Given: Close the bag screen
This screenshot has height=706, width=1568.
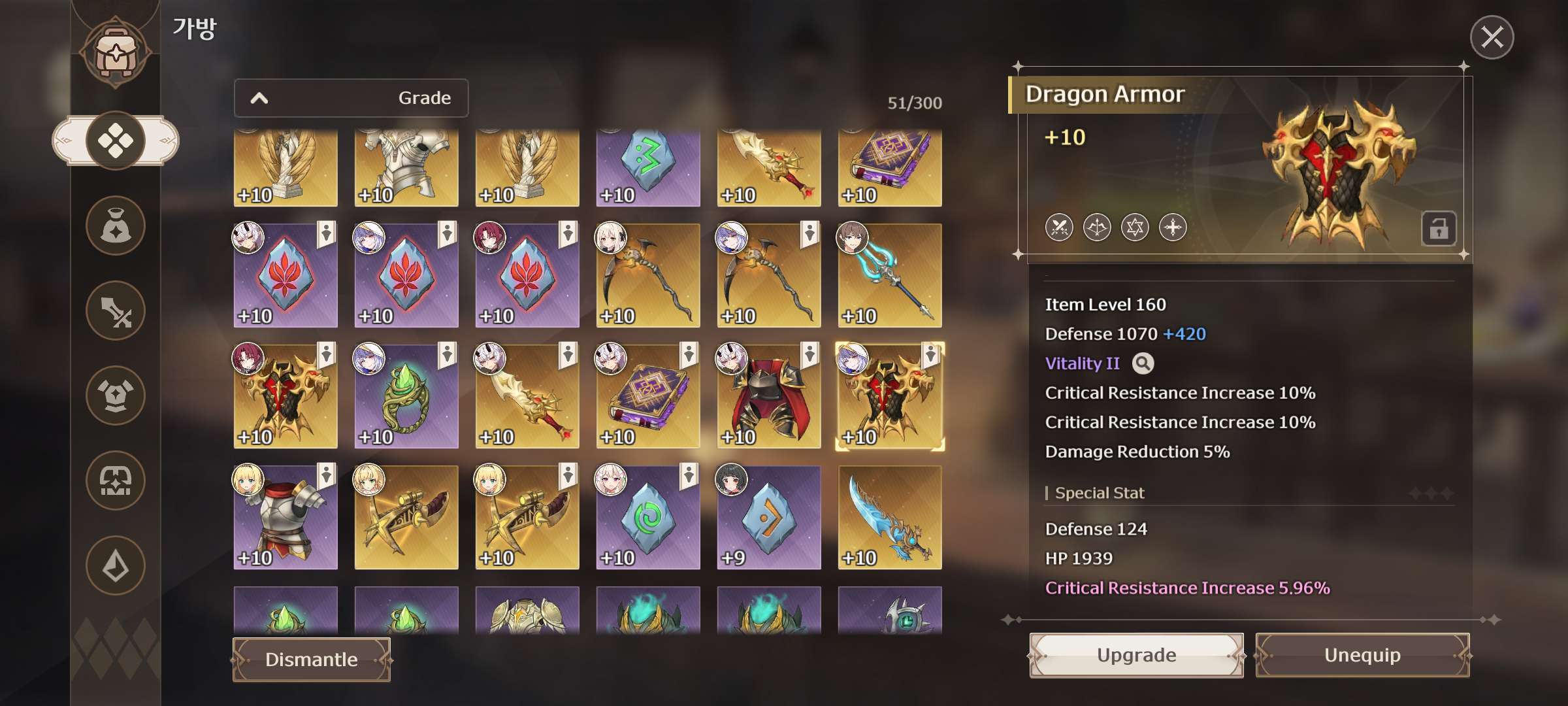Looking at the screenshot, I should 1492,37.
